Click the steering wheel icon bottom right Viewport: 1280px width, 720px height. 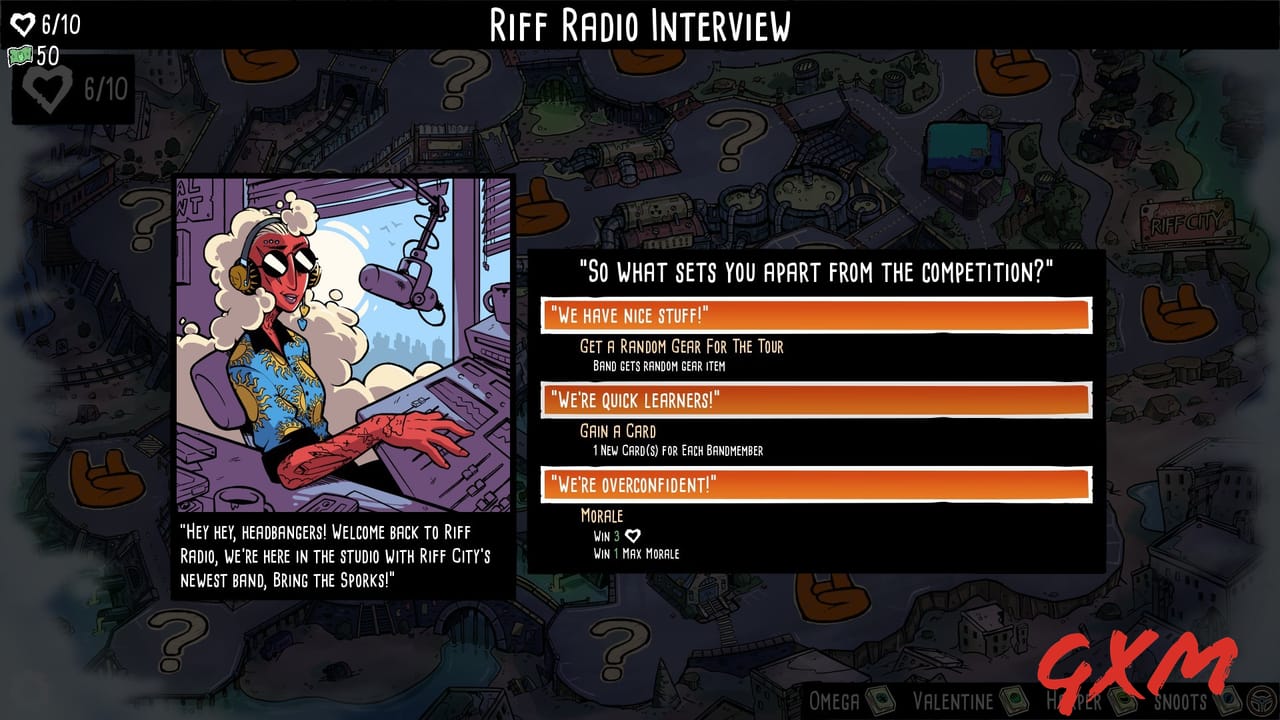[1261, 700]
